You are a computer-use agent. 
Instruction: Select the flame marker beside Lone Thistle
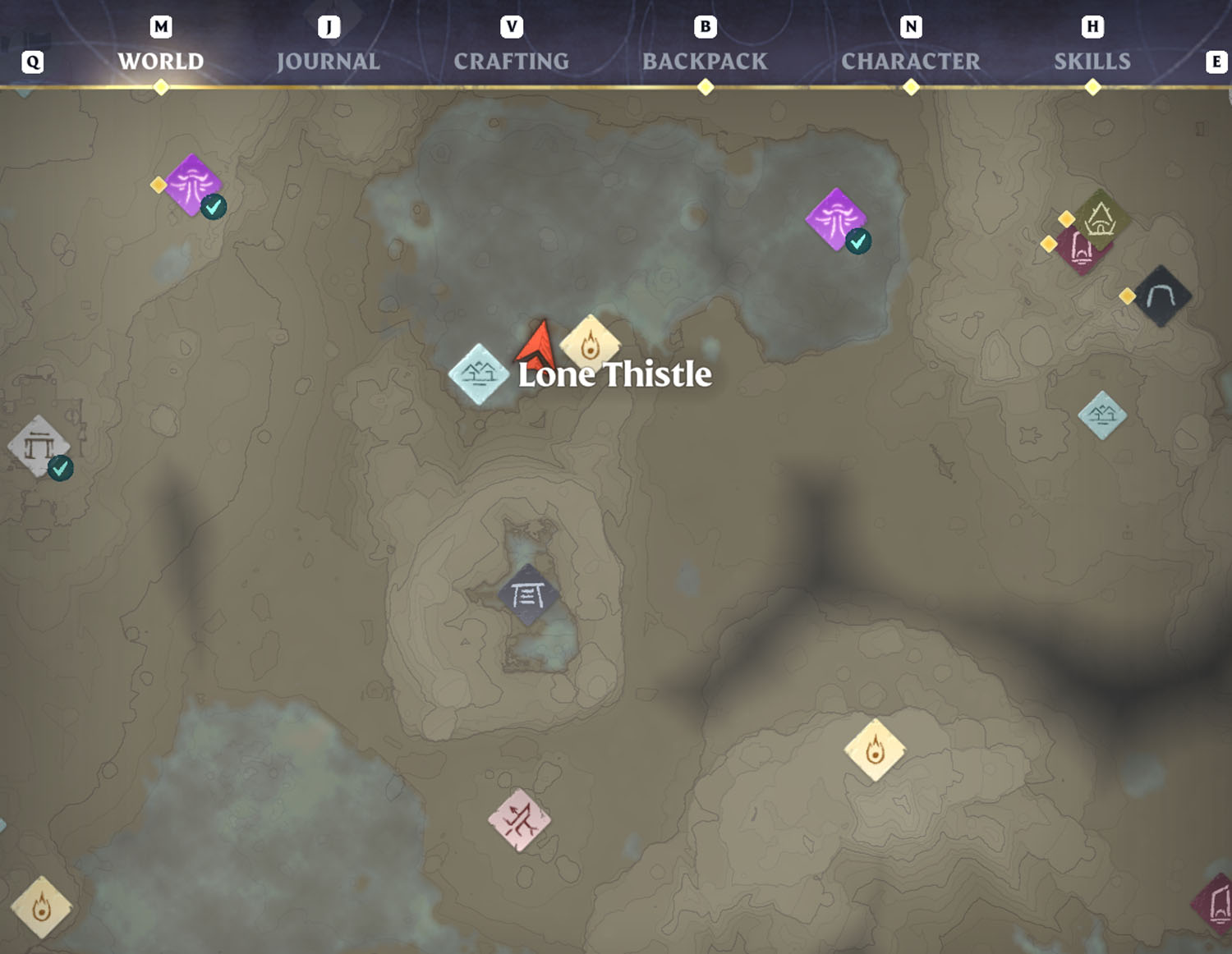pos(590,343)
